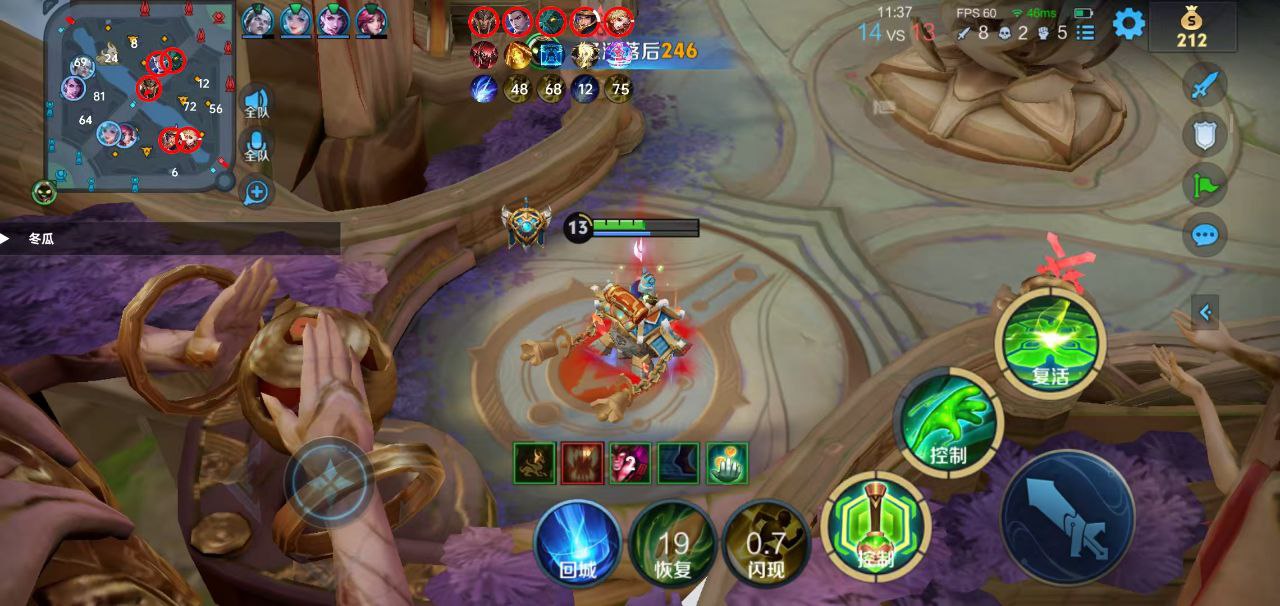This screenshot has height=606, width=1280.
Task: Show the scoreboard list icon
Action: [1086, 33]
